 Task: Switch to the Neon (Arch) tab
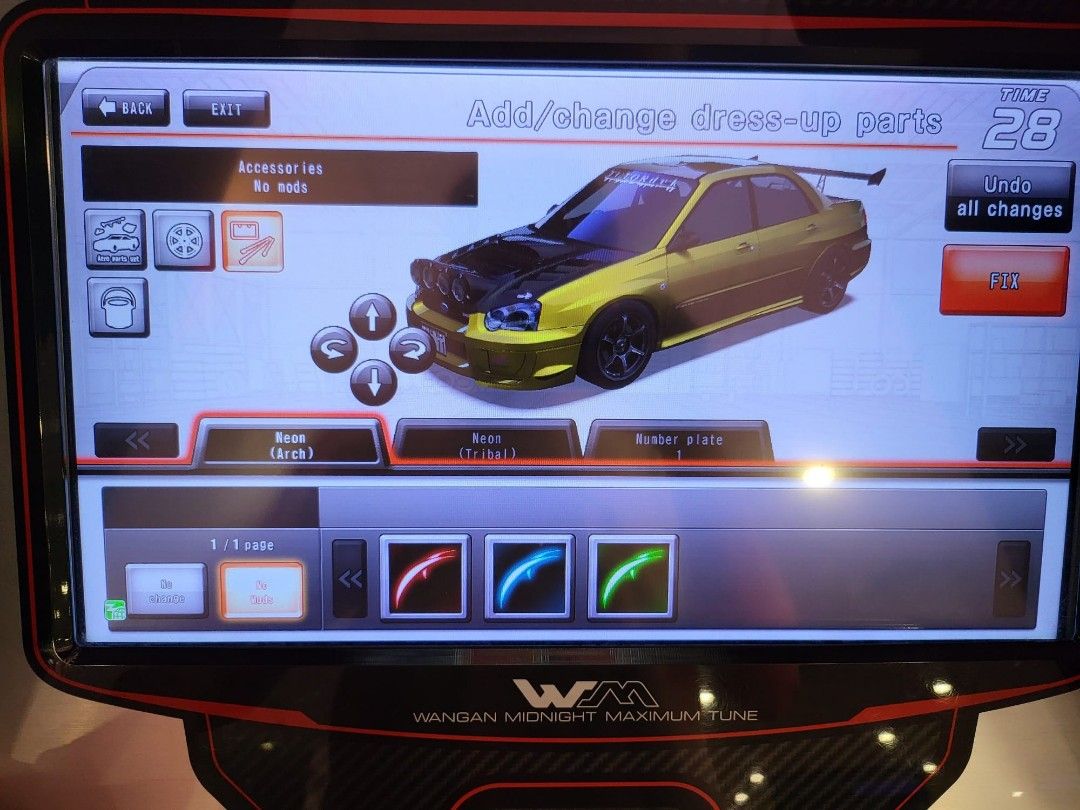[290, 445]
